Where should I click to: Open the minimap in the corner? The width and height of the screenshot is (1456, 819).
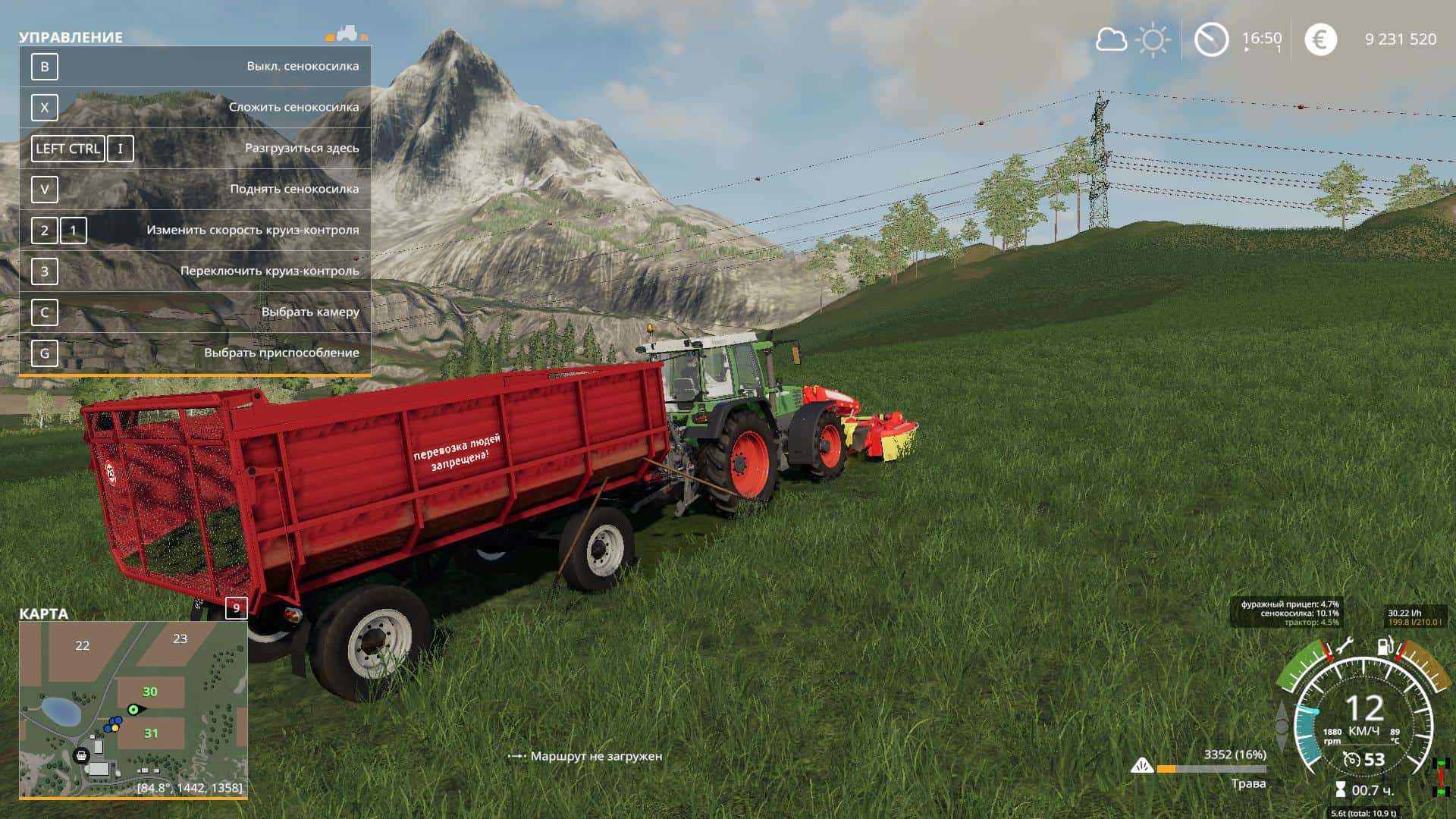[133, 709]
